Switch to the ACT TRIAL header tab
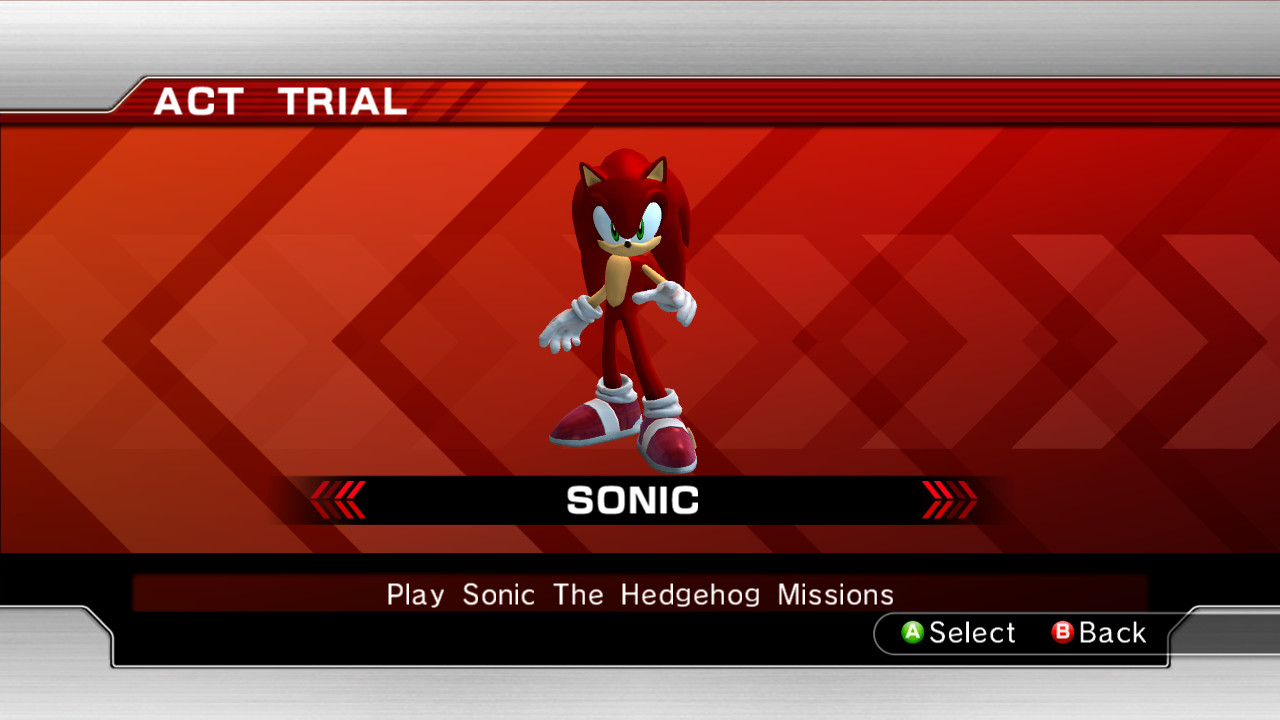 click(280, 100)
